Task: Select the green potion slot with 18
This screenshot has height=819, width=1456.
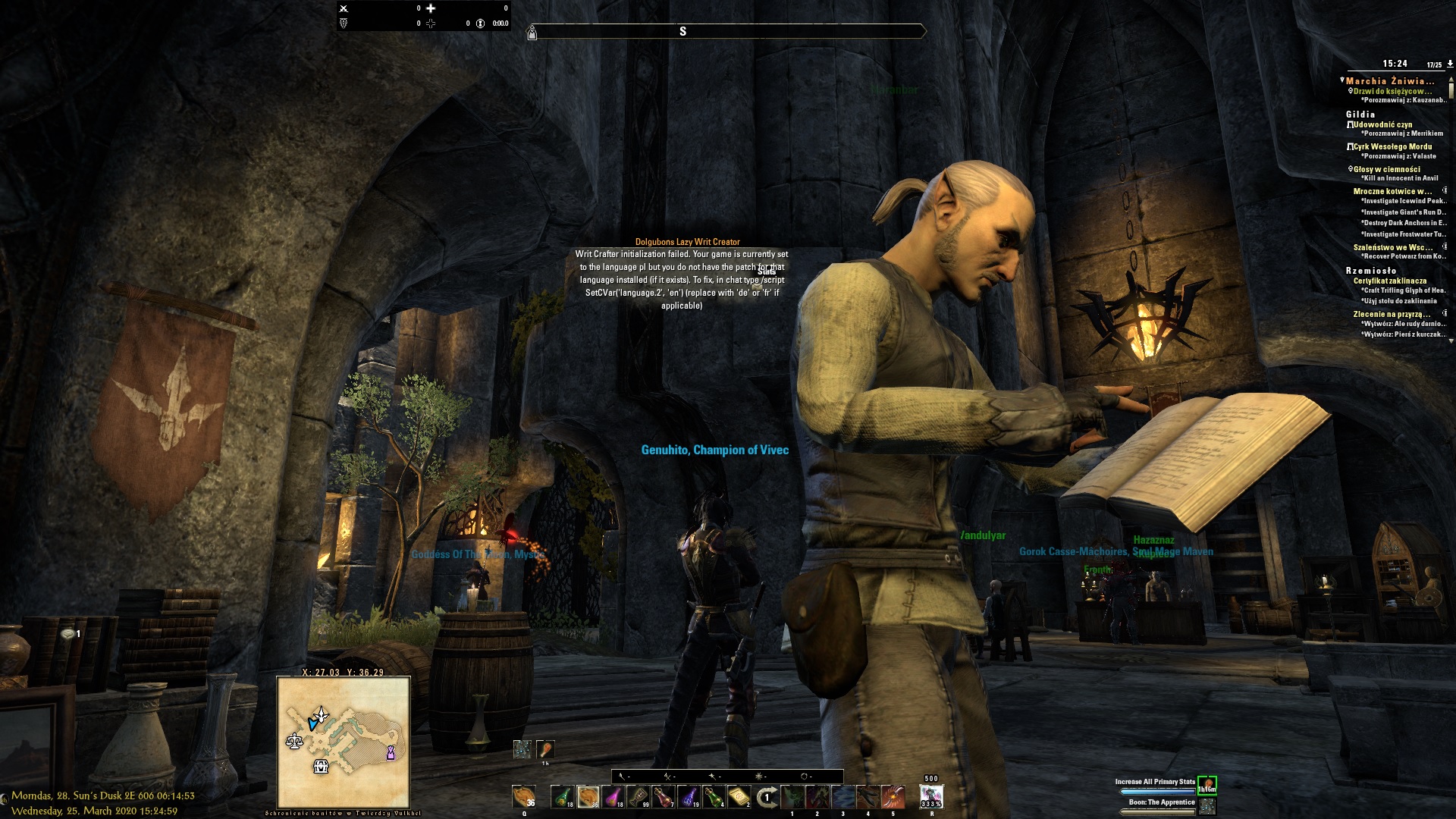Action: click(562, 797)
